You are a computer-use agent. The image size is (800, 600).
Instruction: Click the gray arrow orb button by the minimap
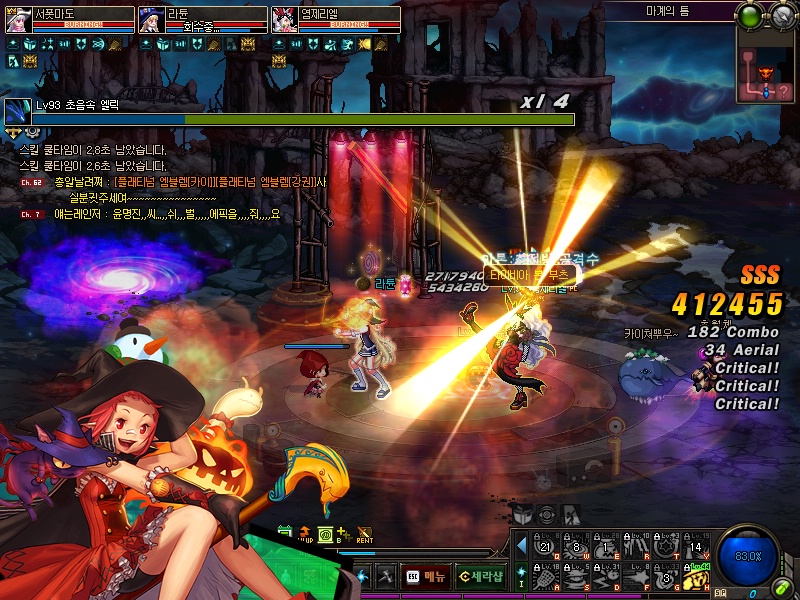782,16
